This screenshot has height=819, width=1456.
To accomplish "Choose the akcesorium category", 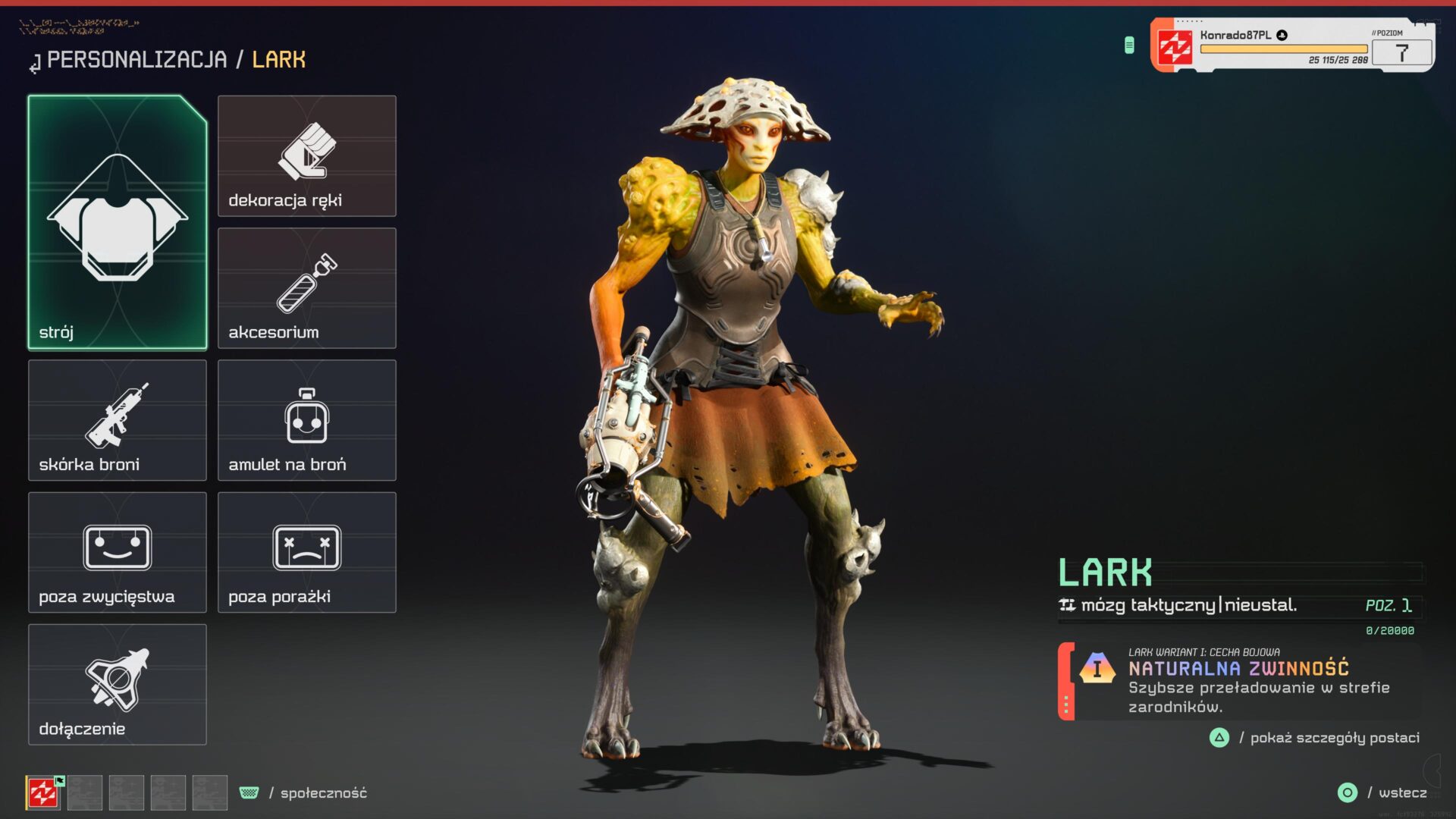I will [x=306, y=288].
